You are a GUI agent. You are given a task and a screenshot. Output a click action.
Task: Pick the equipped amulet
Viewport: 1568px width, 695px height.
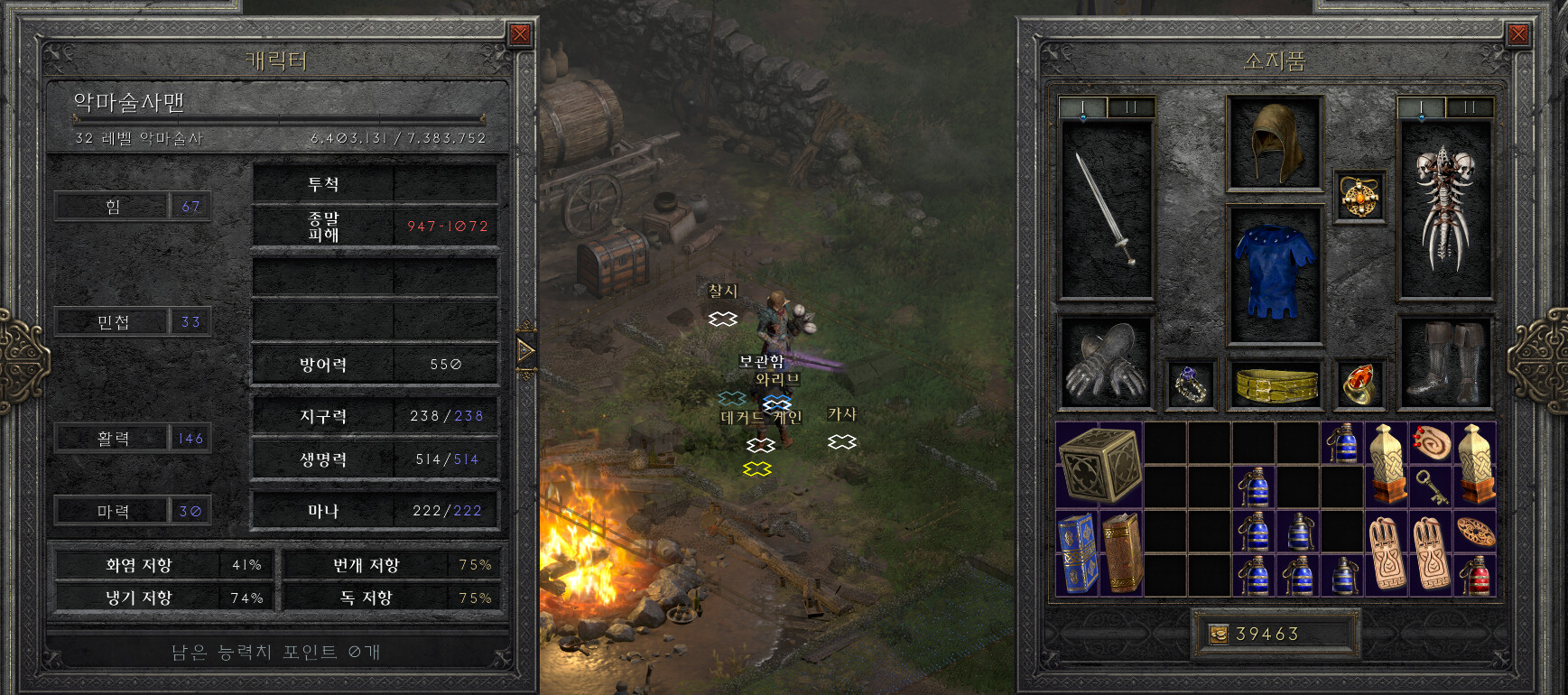point(1359,196)
